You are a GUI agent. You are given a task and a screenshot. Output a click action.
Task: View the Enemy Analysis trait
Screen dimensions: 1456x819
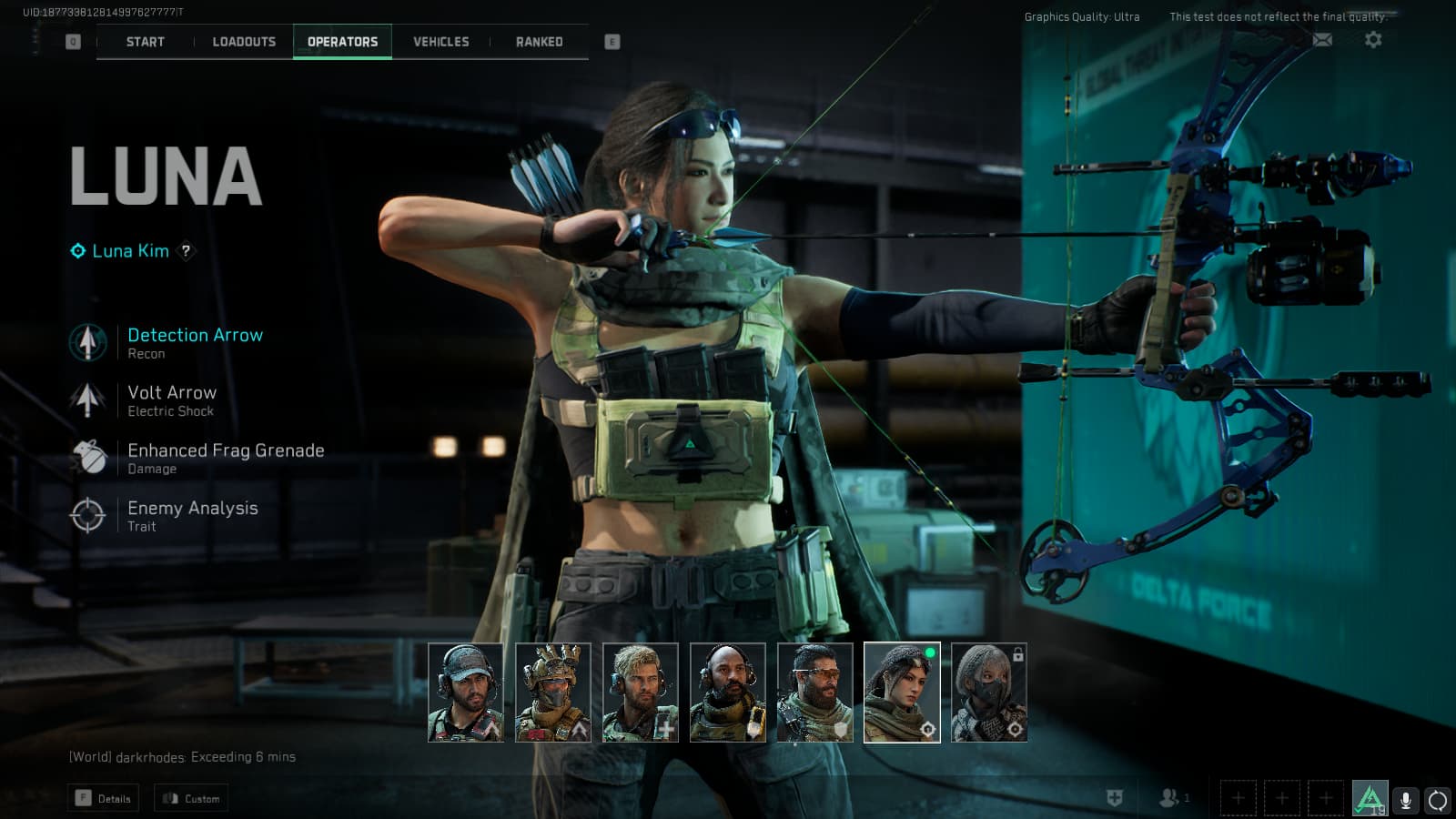coord(192,515)
